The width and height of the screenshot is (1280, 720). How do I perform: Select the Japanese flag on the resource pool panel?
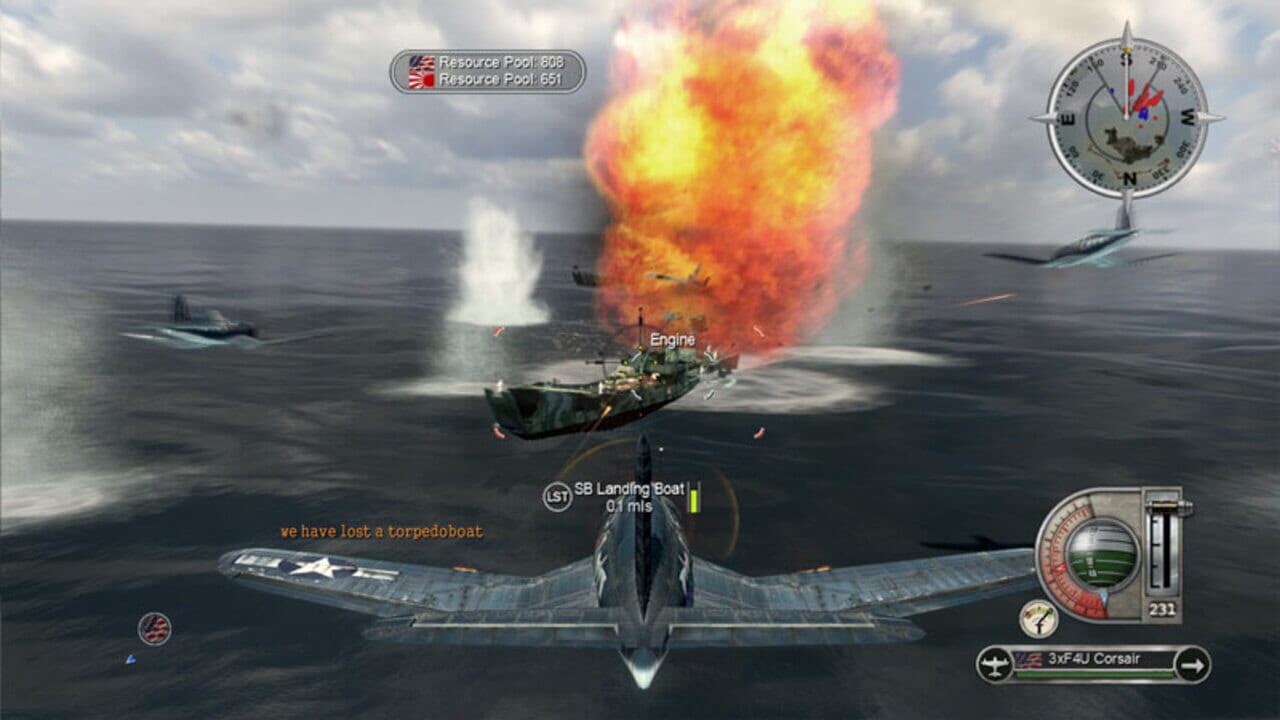[421, 79]
